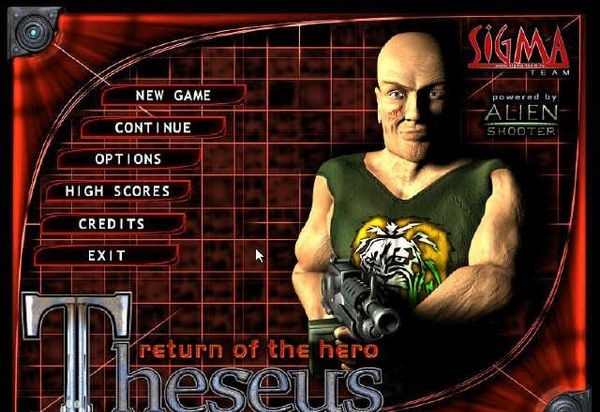View the High Scores list
Image resolution: width=600 pixels, height=412 pixels.
[117, 191]
